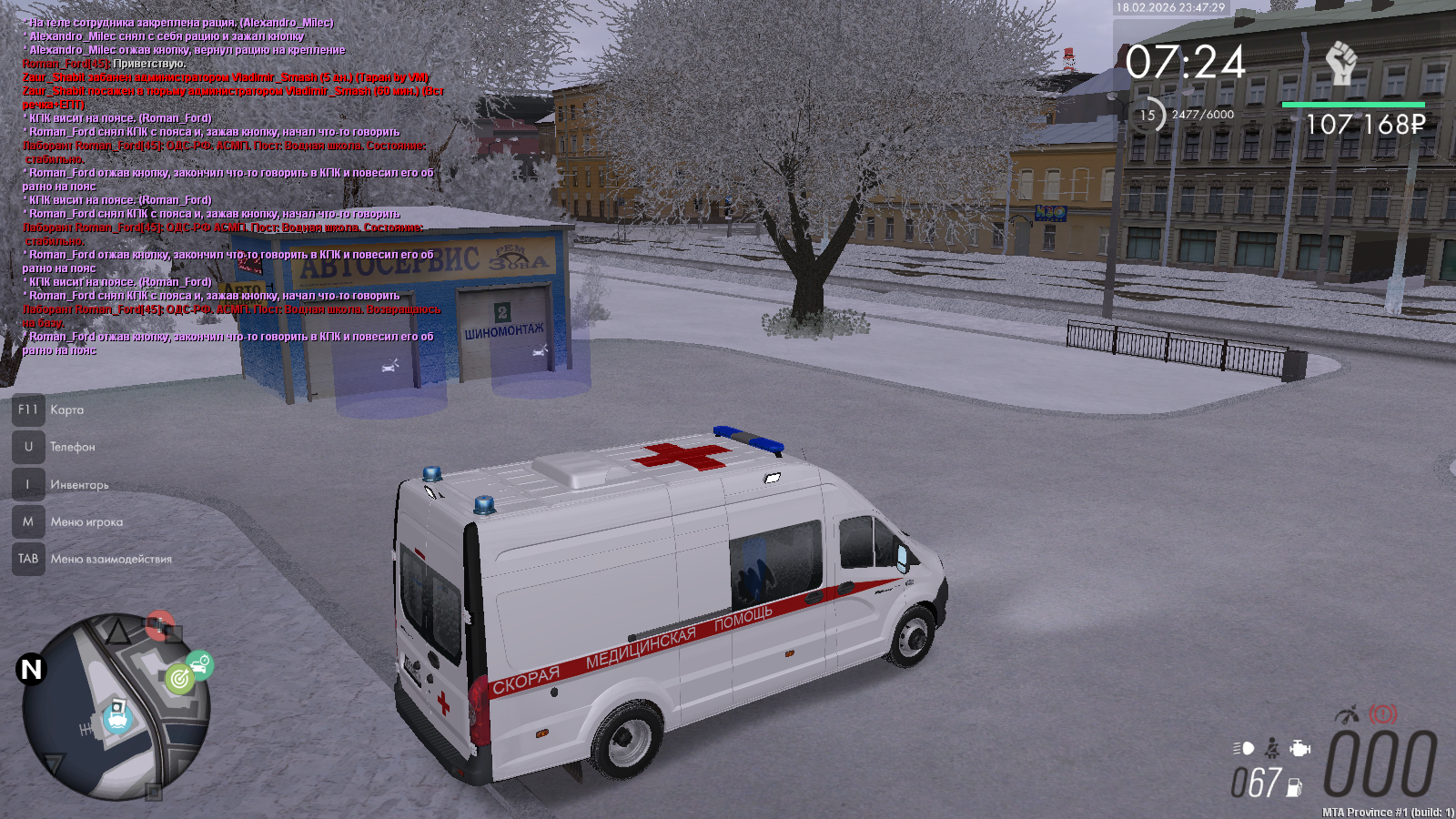The width and height of the screenshot is (1456, 819).
Task: Toggle the headlights indicator icon
Action: [1244, 748]
